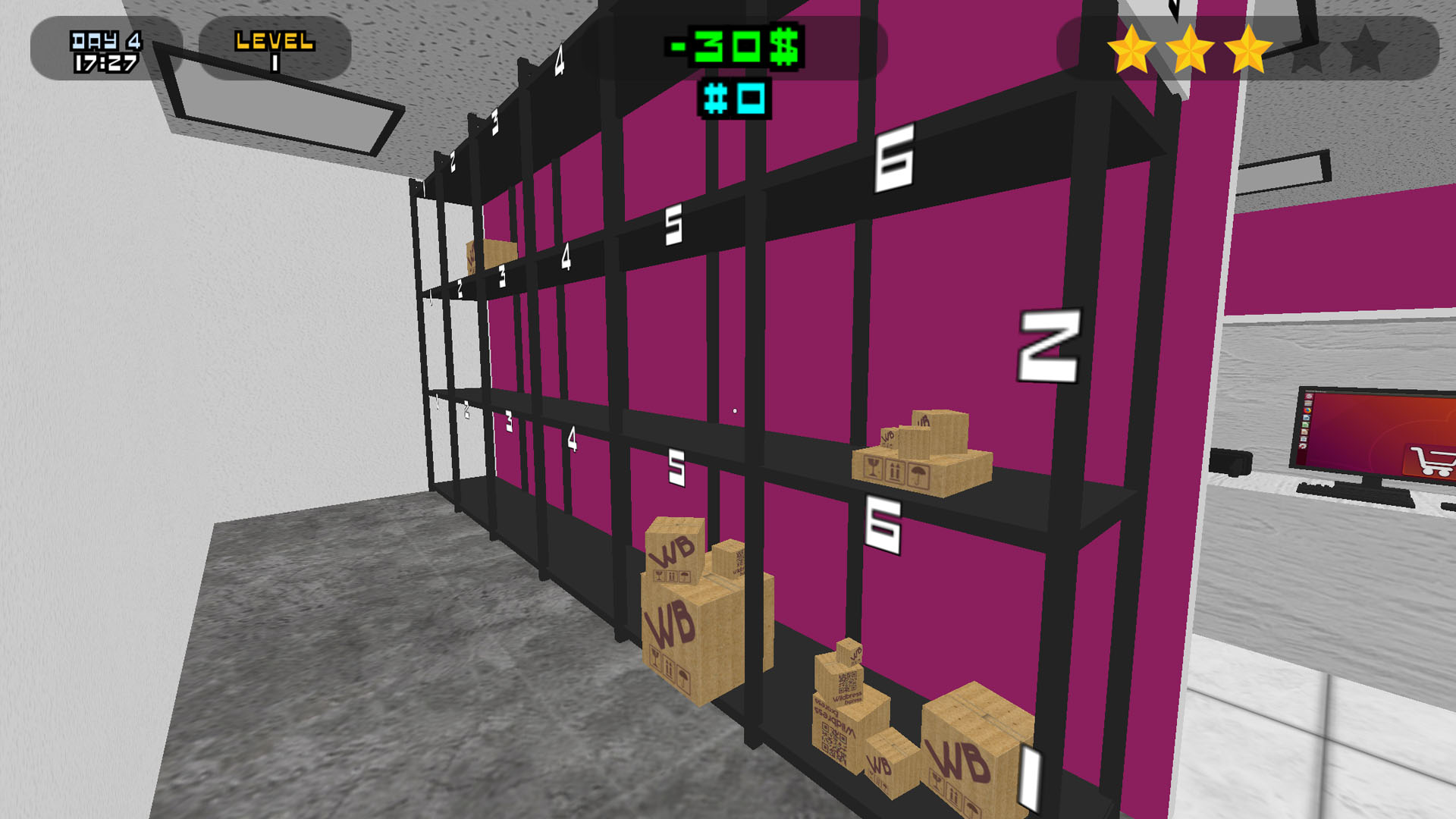Screen dimensions: 1456x819
Task: Click the Day 4 time display
Action: tap(105, 49)
